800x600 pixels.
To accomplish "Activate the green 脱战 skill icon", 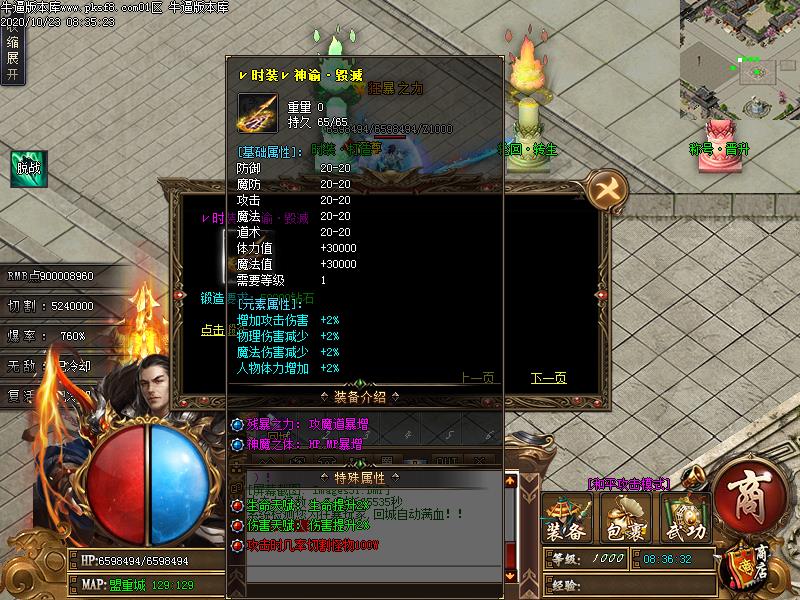I will 30,167.
